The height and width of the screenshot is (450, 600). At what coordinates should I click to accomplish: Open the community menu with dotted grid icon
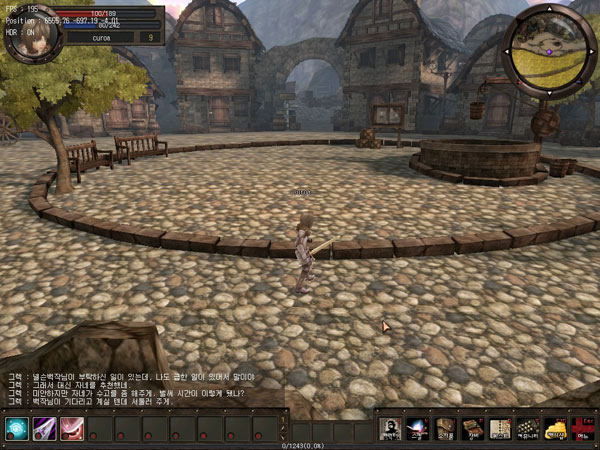(x=527, y=428)
